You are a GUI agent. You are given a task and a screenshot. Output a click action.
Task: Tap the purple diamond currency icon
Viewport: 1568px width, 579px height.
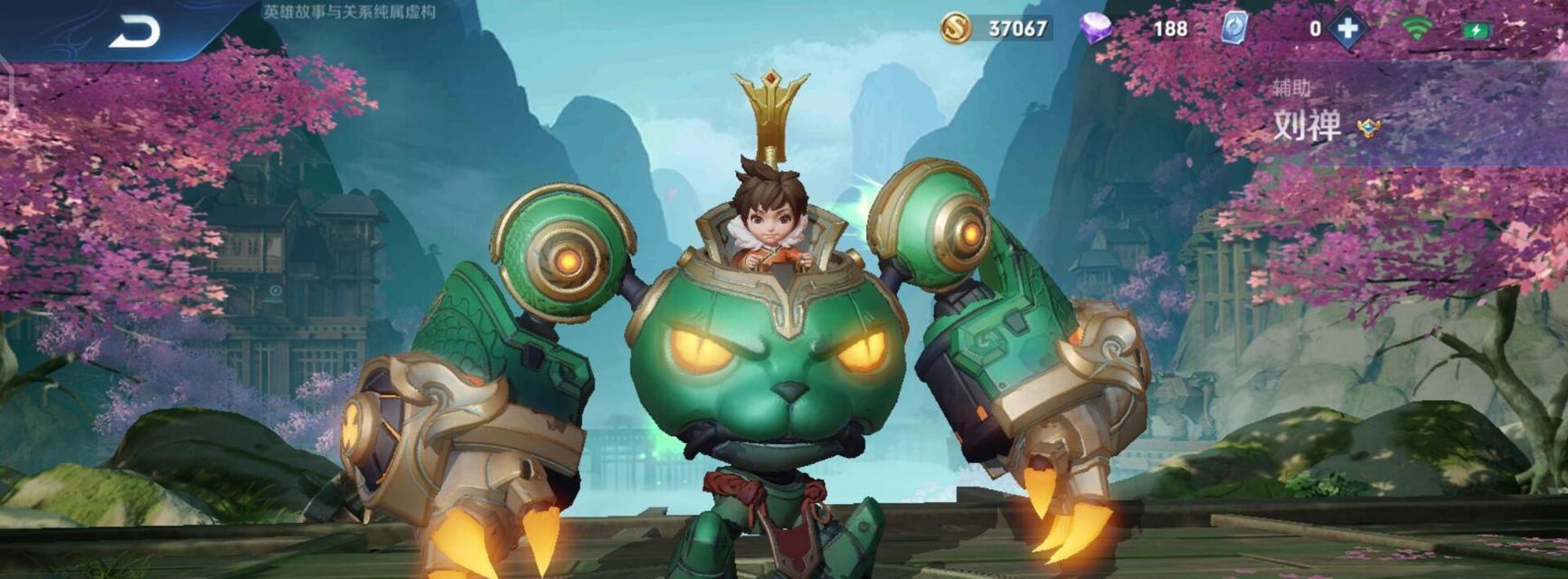[1096, 28]
